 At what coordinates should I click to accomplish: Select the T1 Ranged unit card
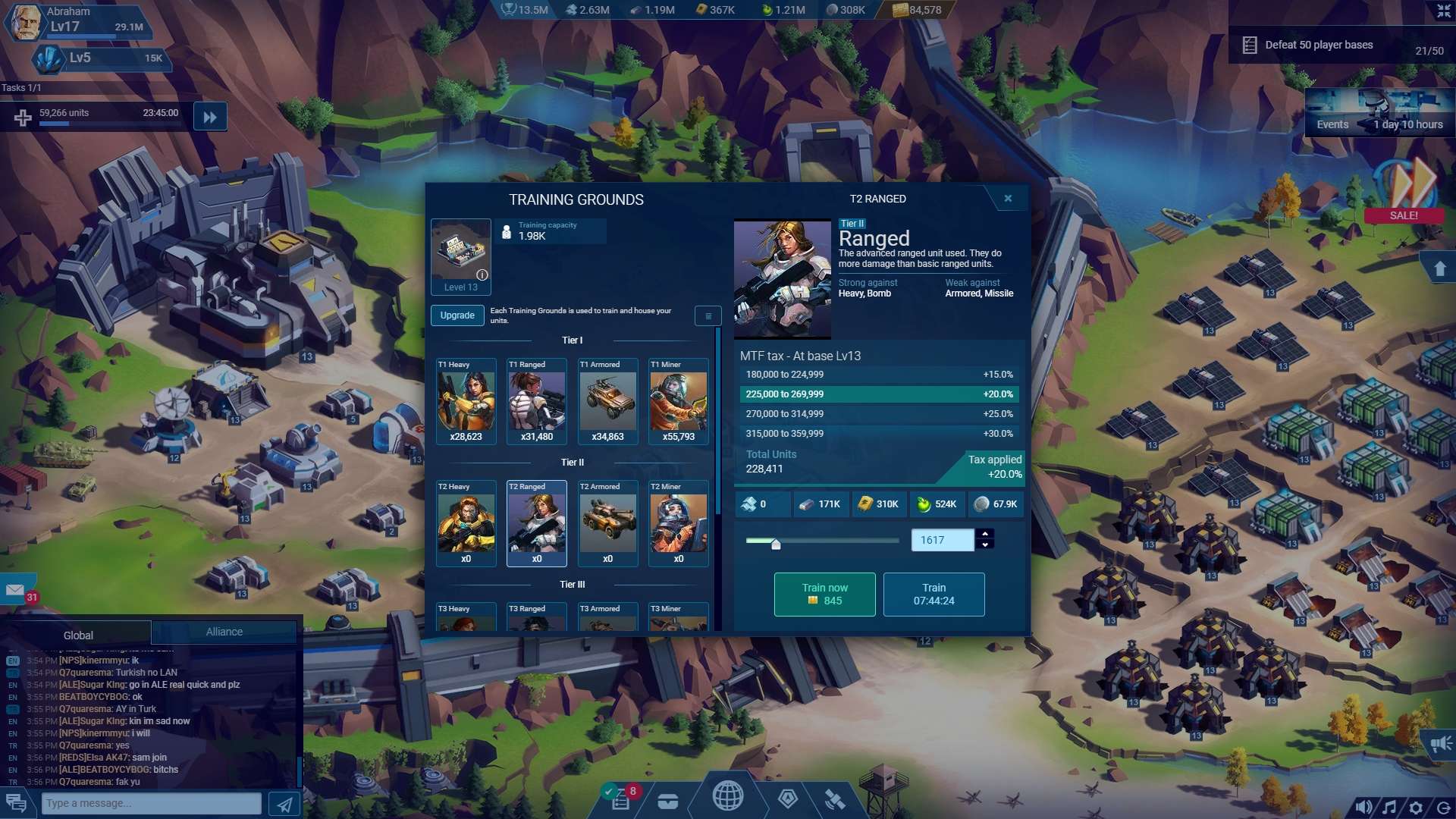pyautogui.click(x=536, y=401)
